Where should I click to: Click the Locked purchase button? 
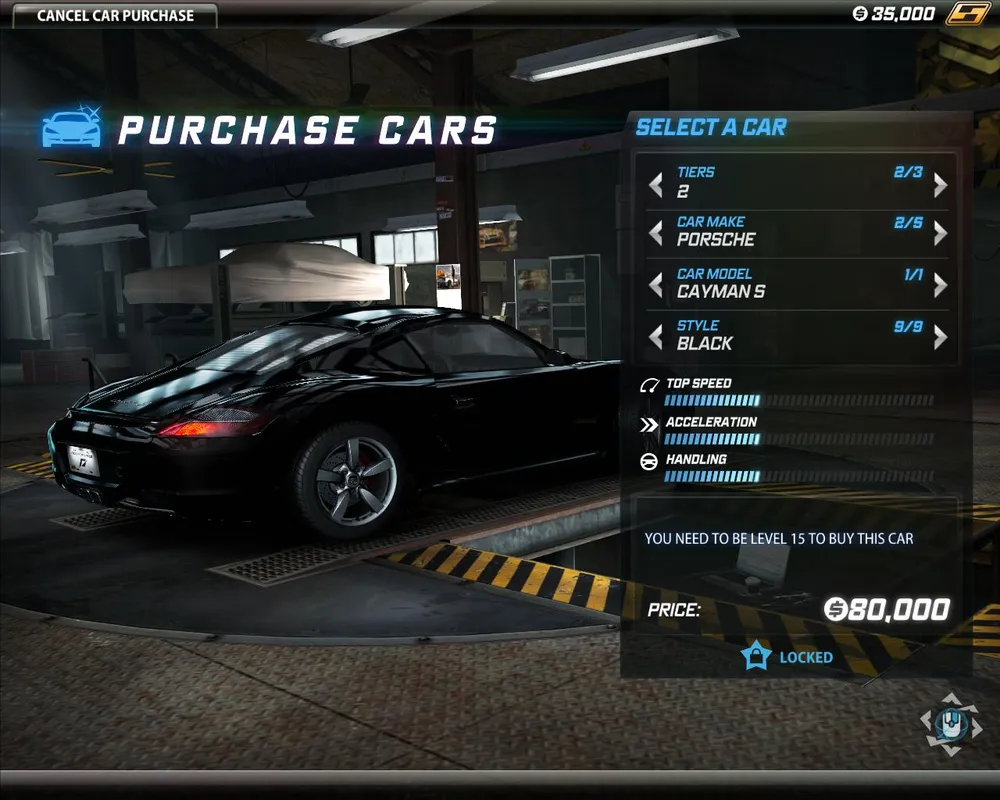(788, 657)
